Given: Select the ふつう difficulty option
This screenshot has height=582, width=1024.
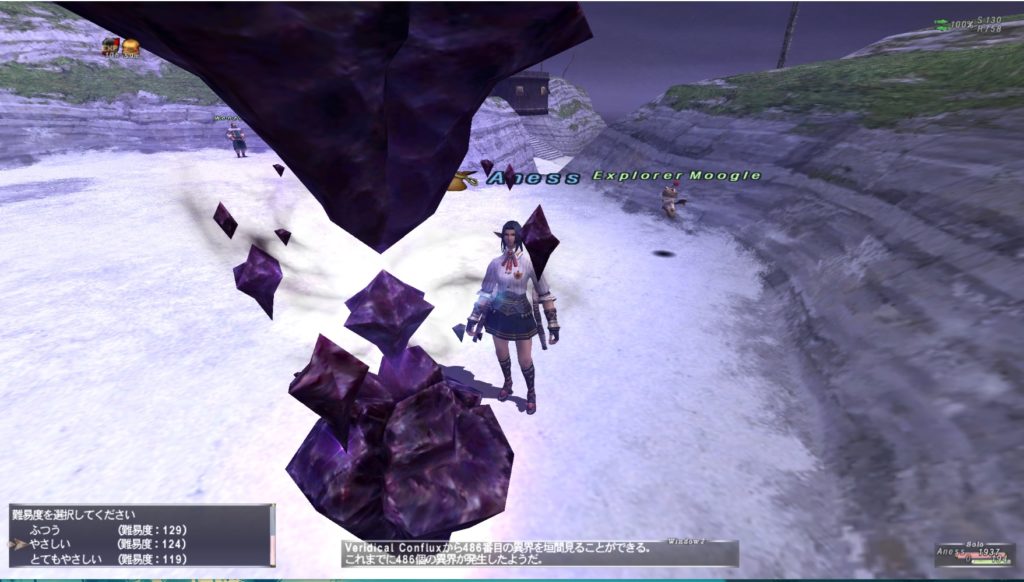Looking at the screenshot, I should click(45, 529).
